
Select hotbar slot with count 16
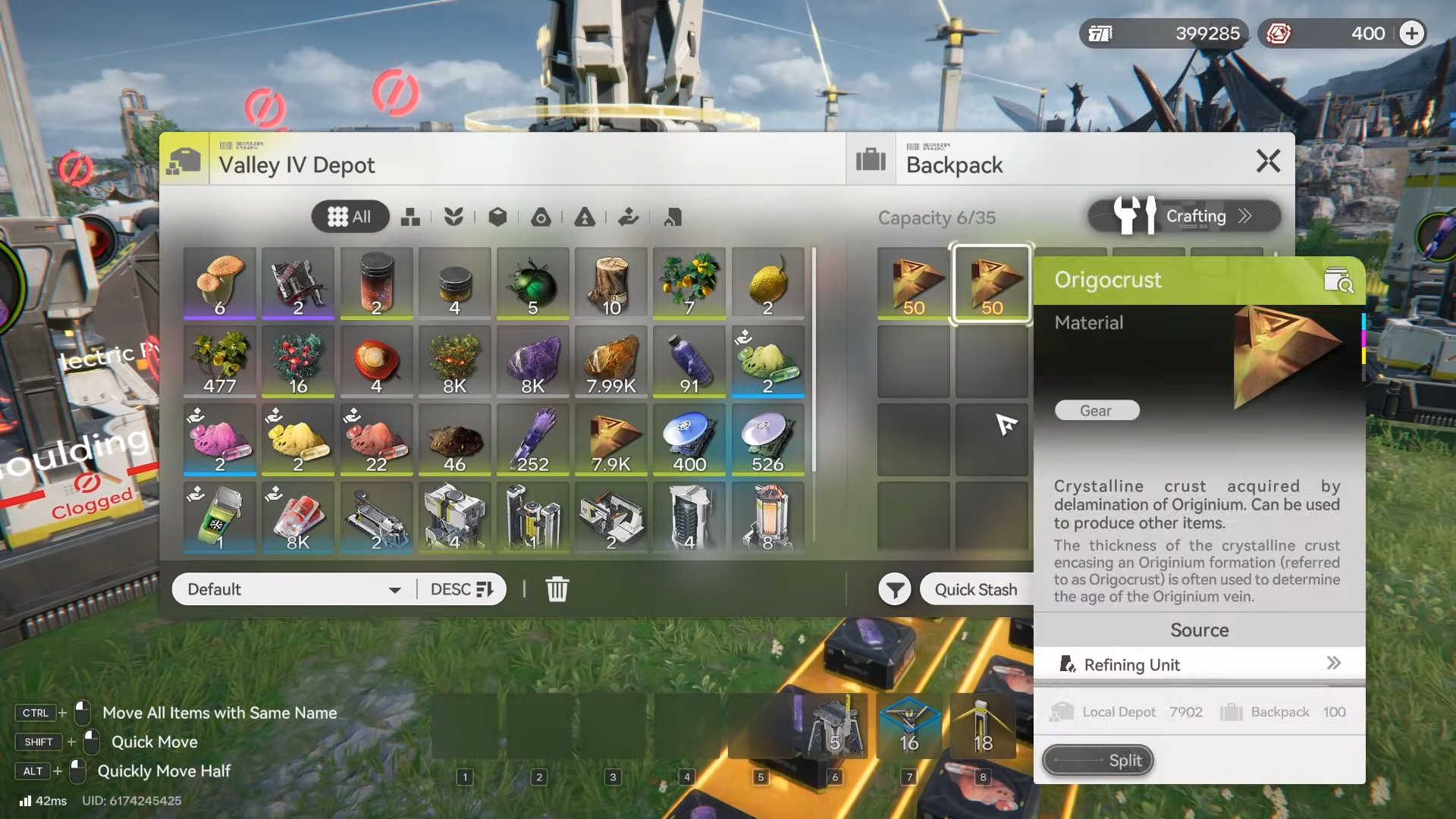coord(908,726)
